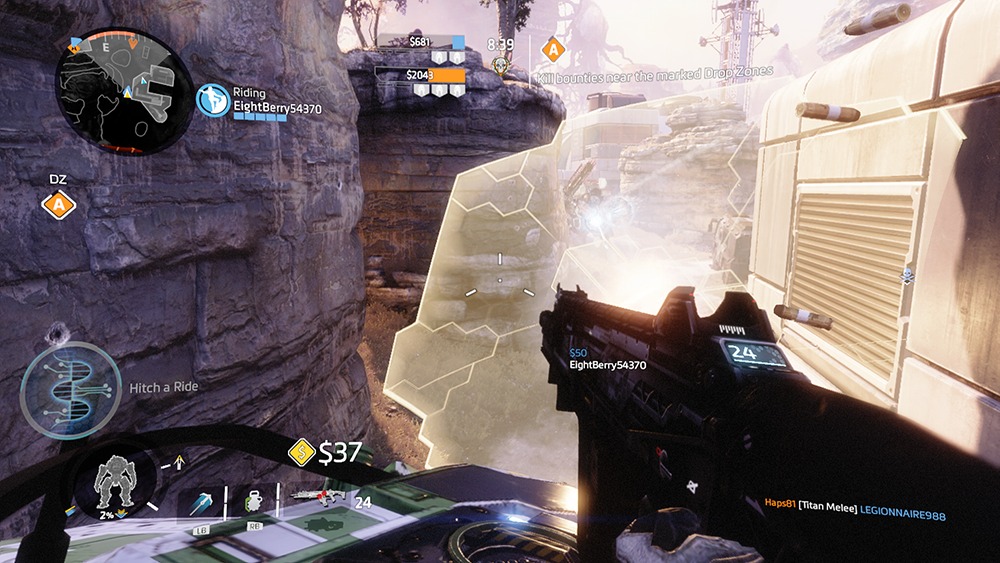
Task: Click the Haps81 Titan Melee killfeed entry
Action: pos(854,514)
